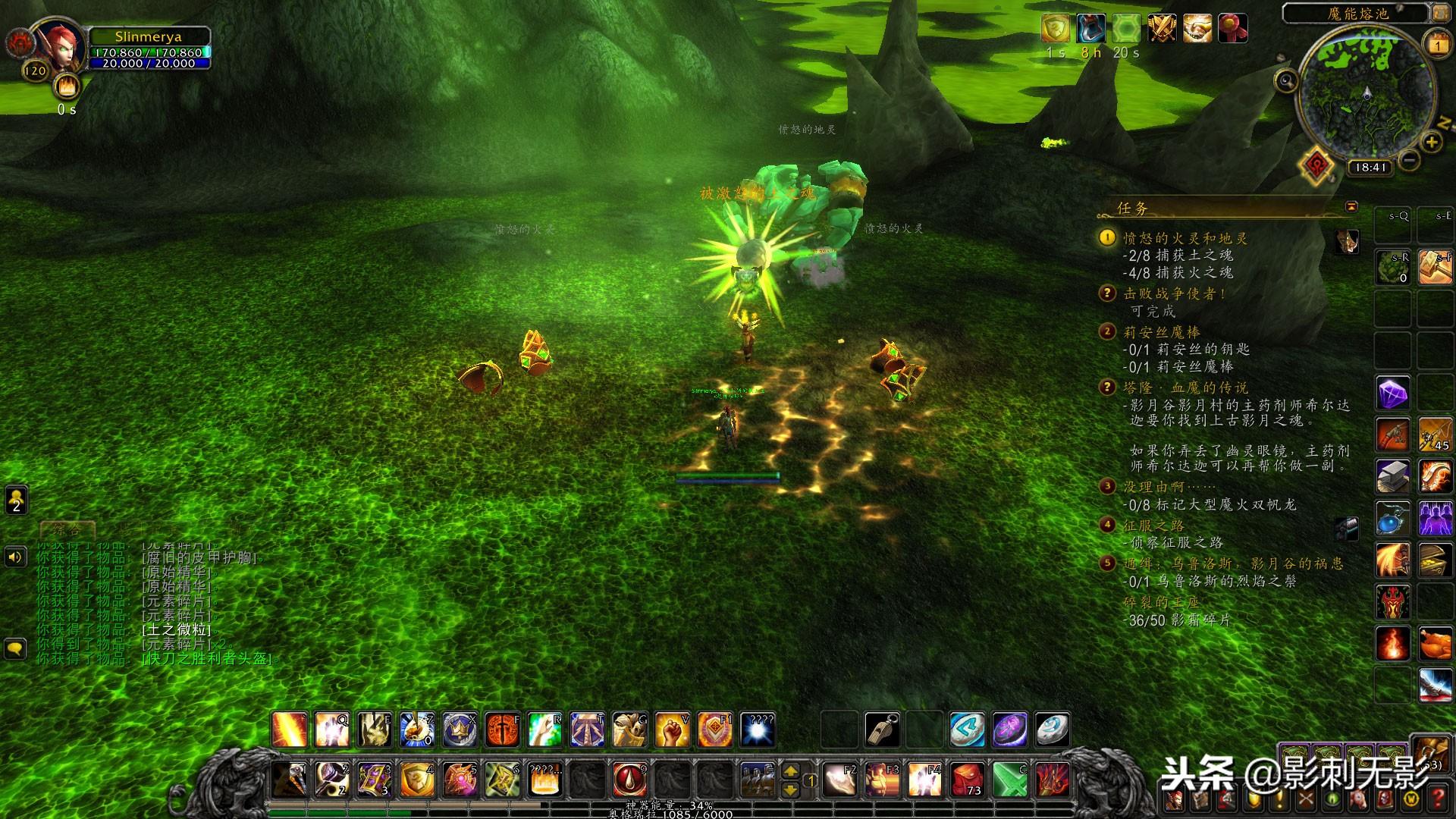The image size is (1456, 819).
Task: Select the quest 愤怒的火灵和地灵 in tracker
Action: coord(1185,238)
